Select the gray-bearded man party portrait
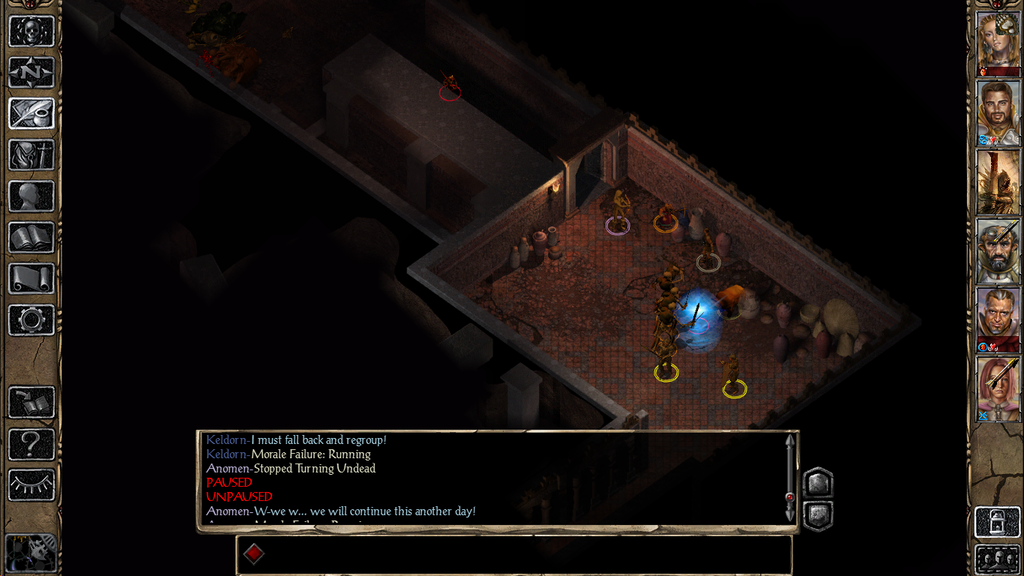1024x576 pixels. [997, 250]
